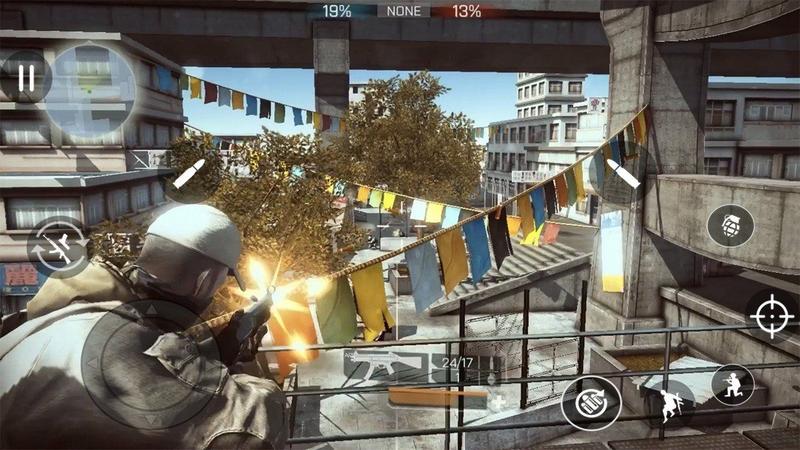Vault with the jumping soldier button
Image resolution: width=800 pixels, height=450 pixels.
669,403
